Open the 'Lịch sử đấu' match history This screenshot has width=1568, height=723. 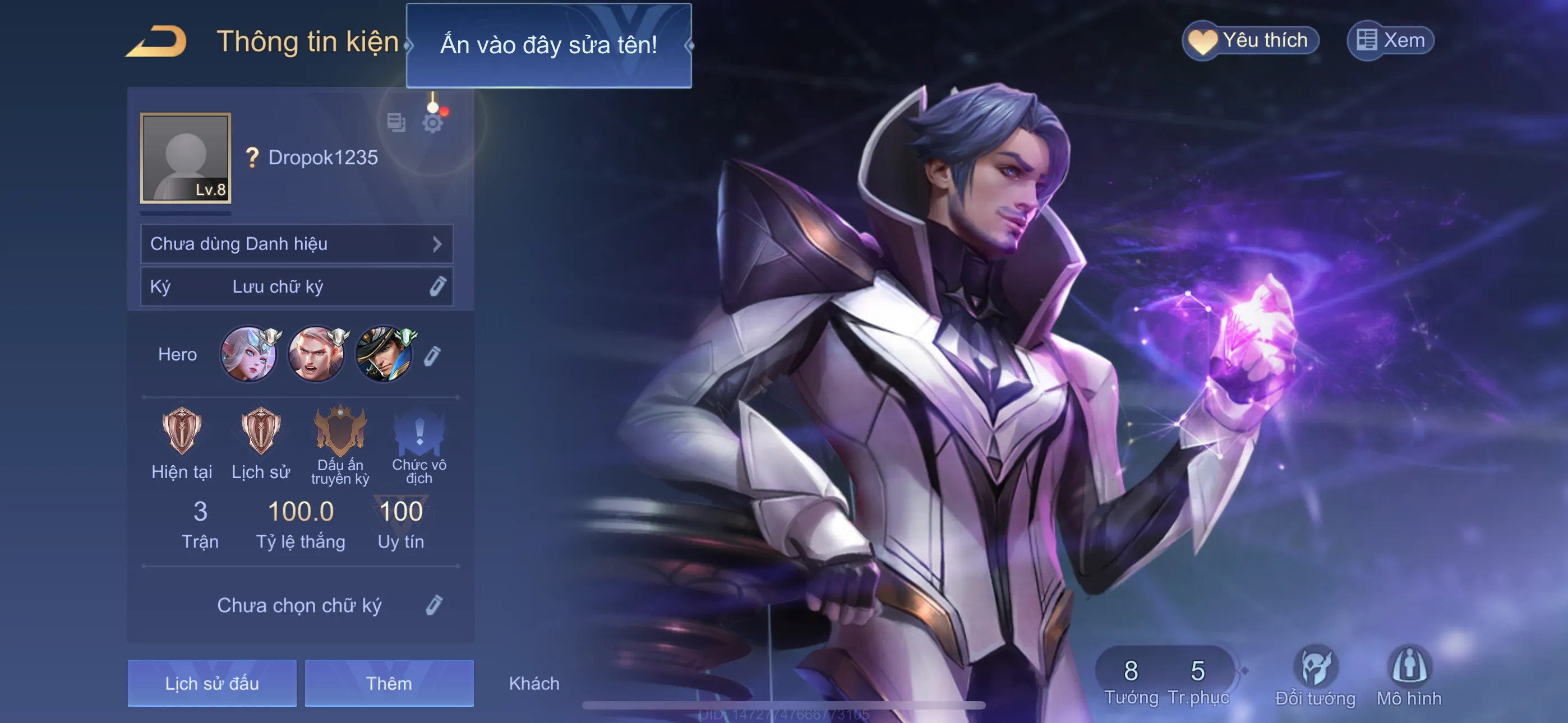point(212,683)
